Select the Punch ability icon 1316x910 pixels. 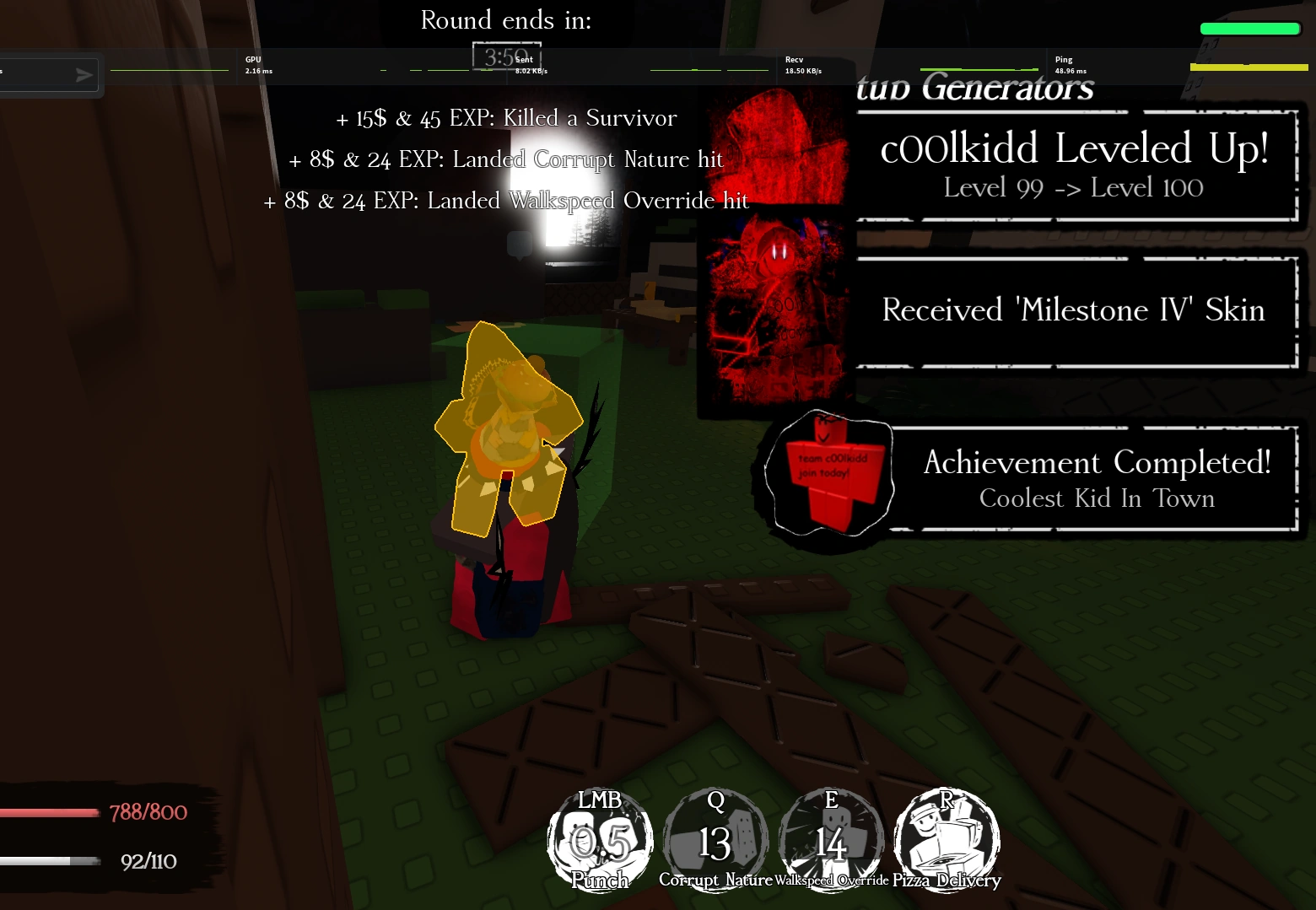[599, 839]
